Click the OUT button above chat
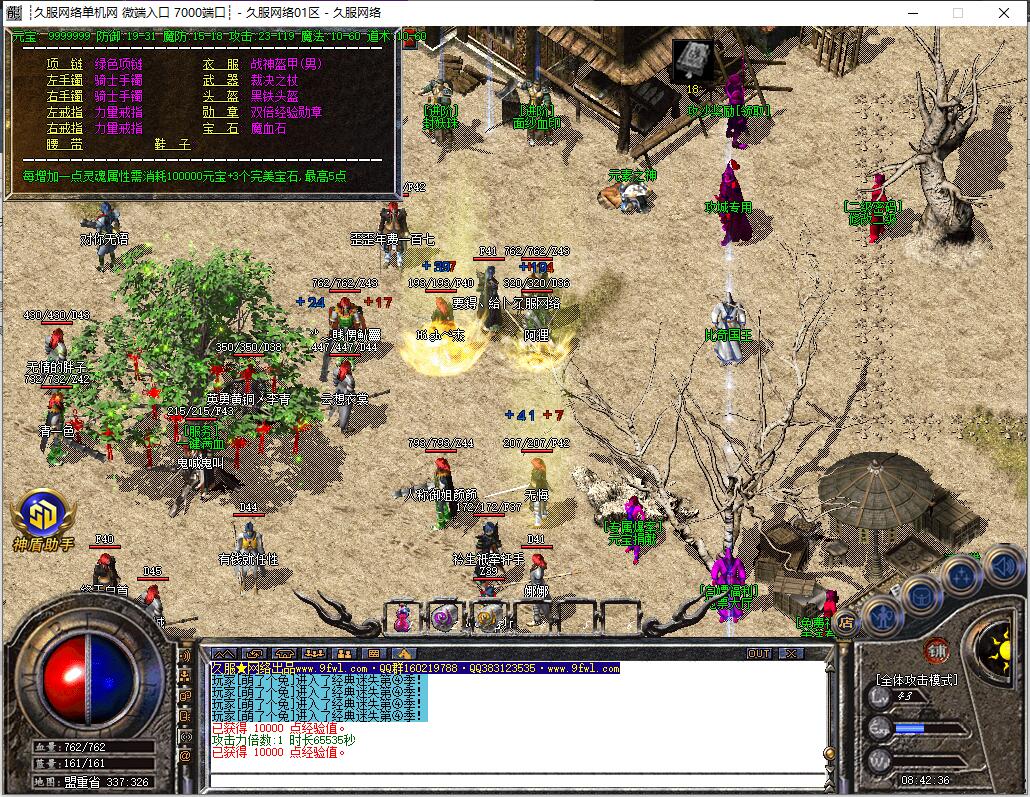 tap(760, 653)
